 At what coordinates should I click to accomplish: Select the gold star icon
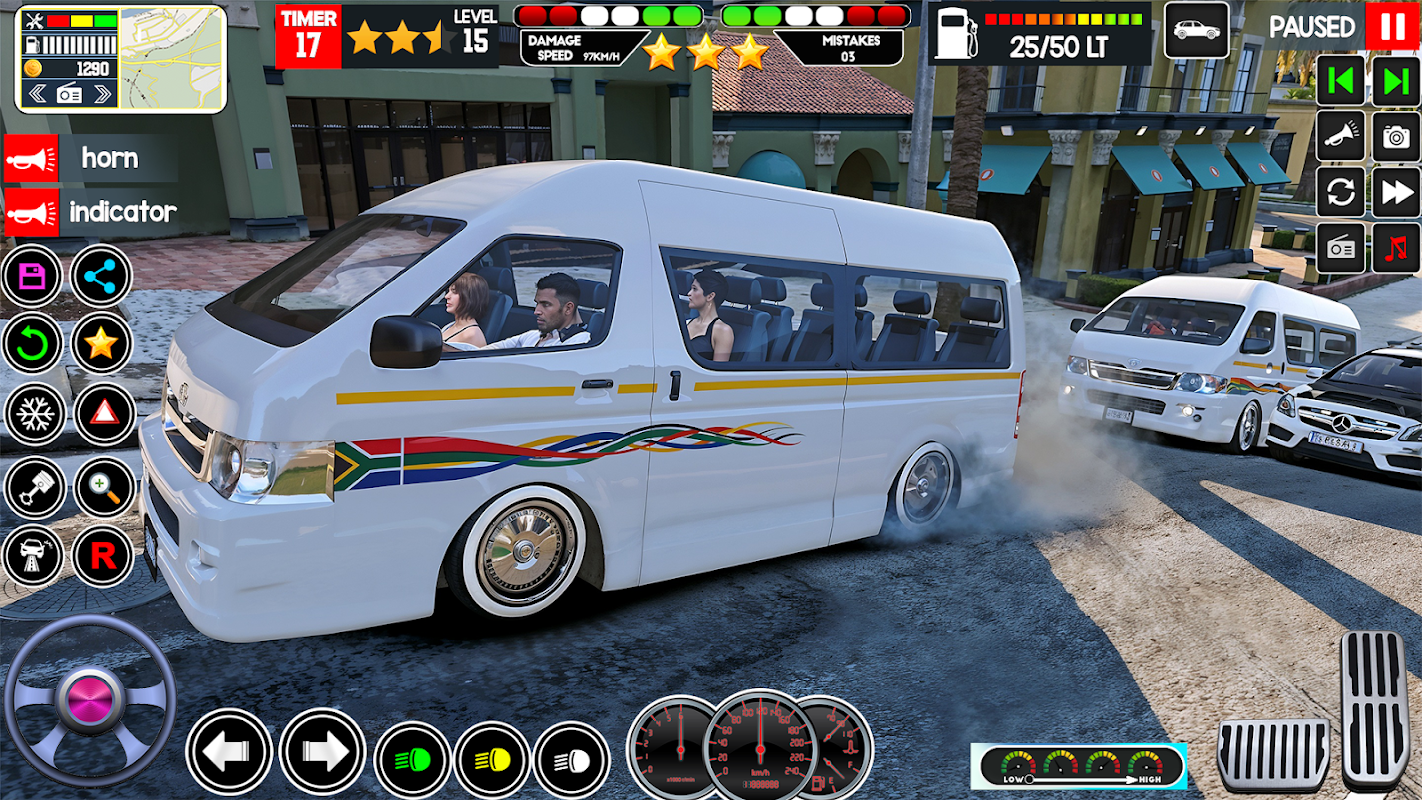coord(102,344)
